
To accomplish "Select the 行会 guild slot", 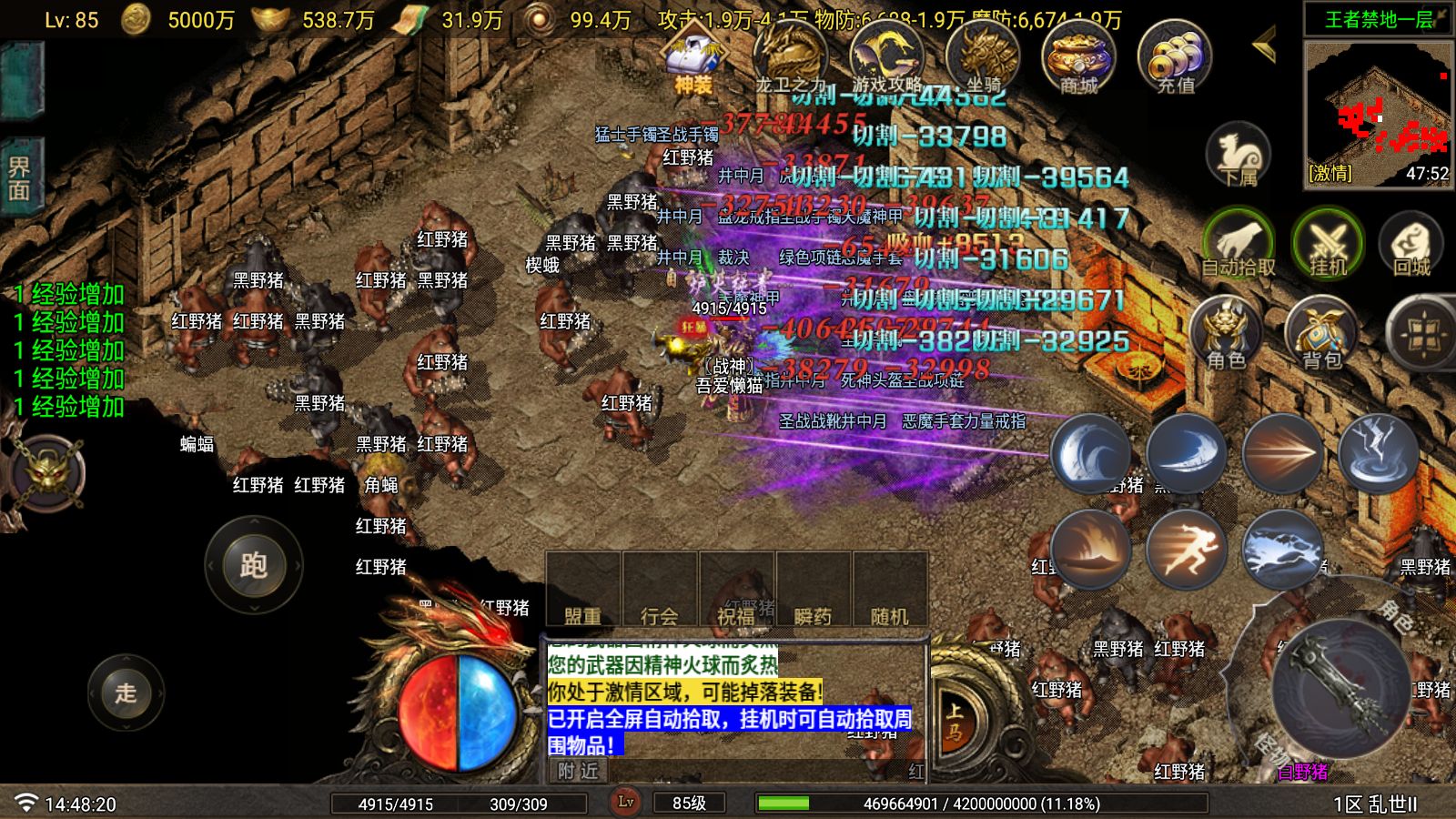I will pyautogui.click(x=660, y=591).
